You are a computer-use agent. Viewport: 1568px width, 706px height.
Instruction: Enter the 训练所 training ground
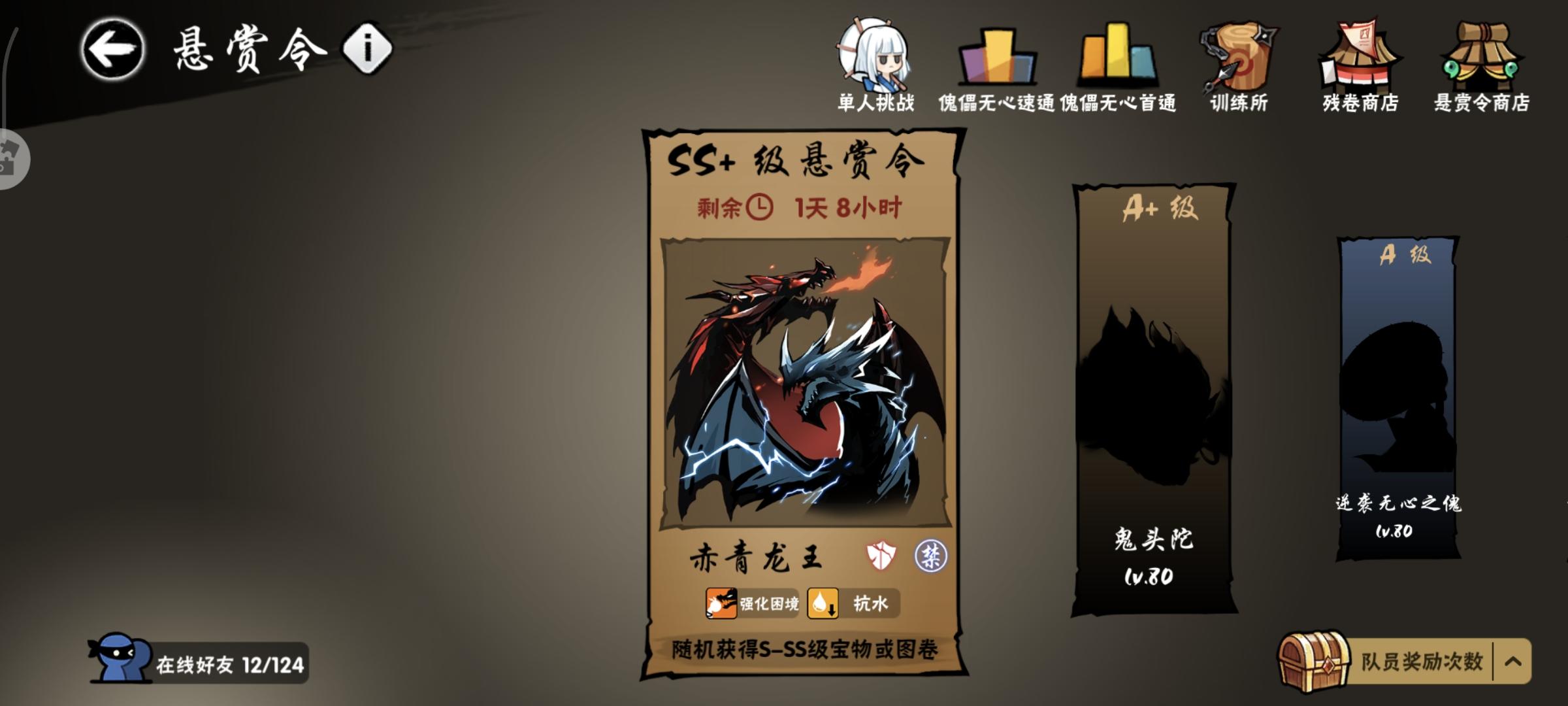pyautogui.click(x=1237, y=59)
